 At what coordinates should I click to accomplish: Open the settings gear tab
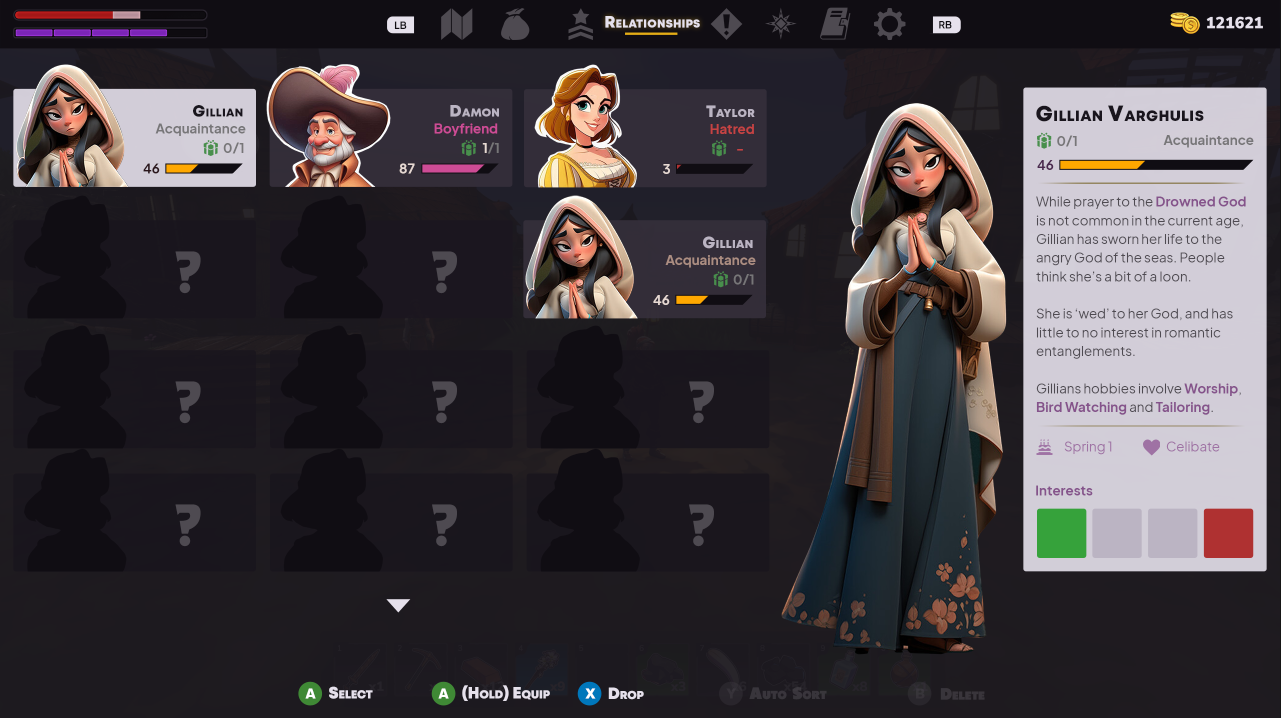[889, 24]
